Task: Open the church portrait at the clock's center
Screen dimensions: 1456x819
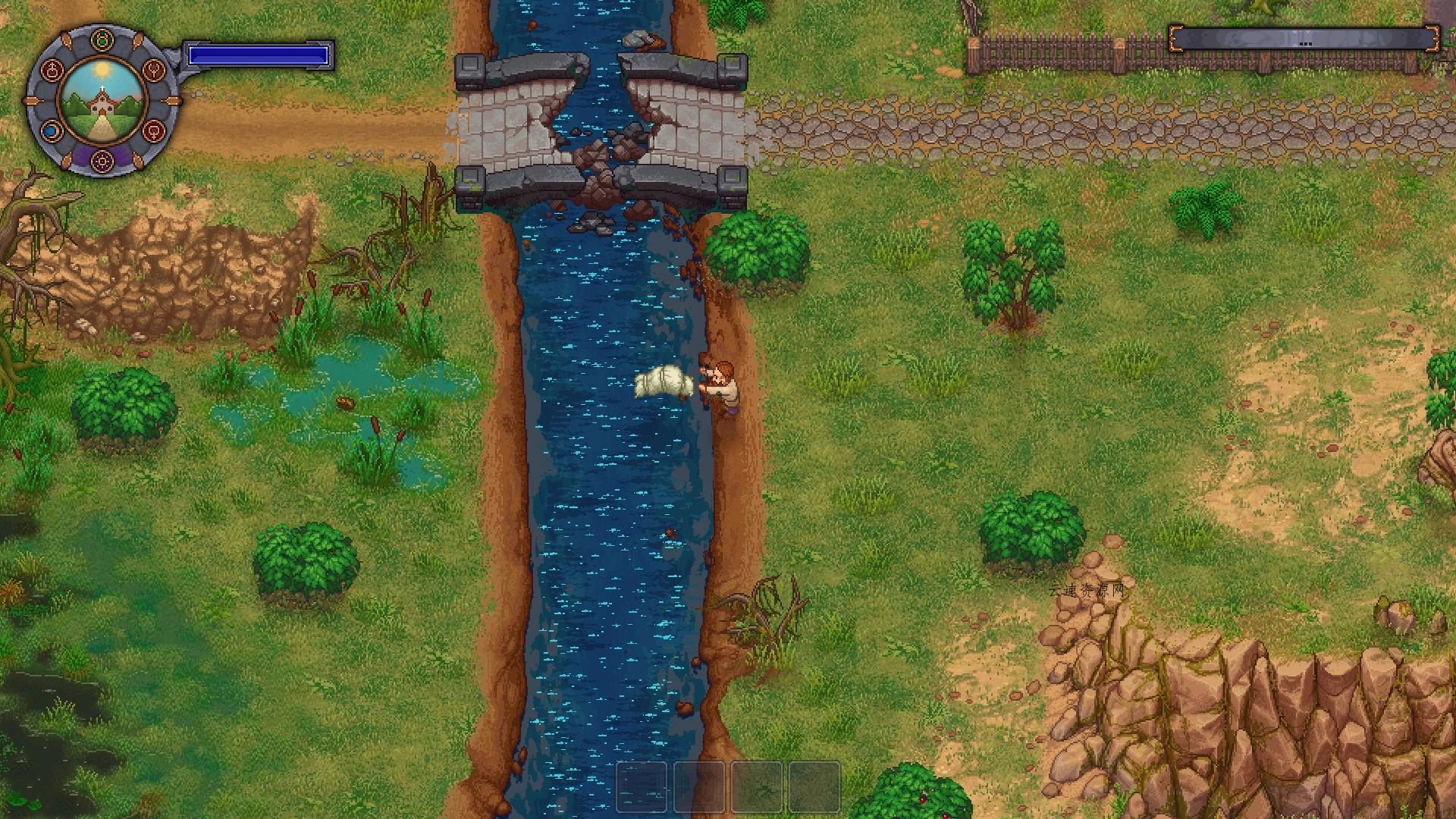Action: pyautogui.click(x=102, y=102)
